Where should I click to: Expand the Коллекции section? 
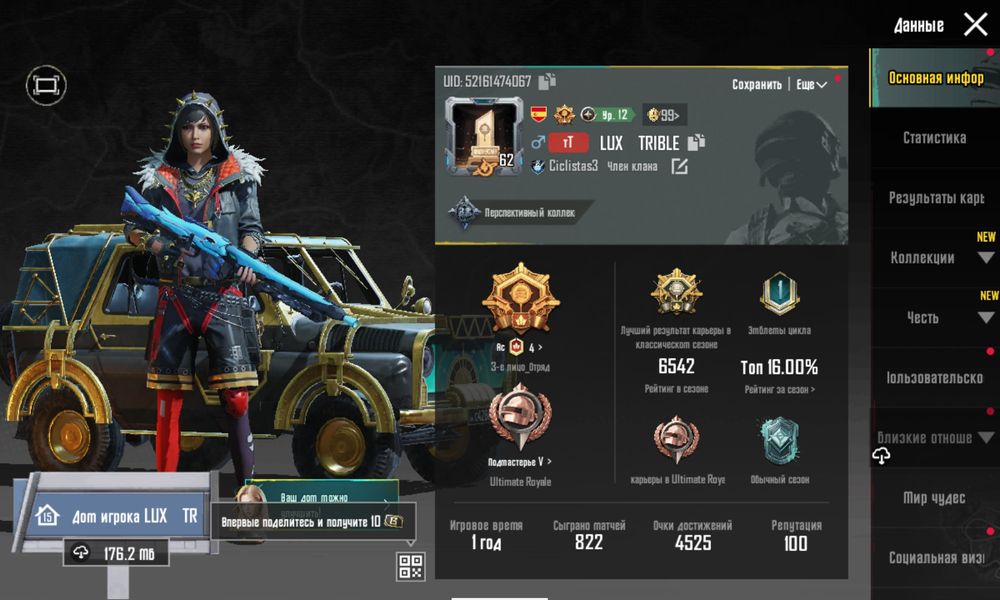pyautogui.click(x=934, y=258)
